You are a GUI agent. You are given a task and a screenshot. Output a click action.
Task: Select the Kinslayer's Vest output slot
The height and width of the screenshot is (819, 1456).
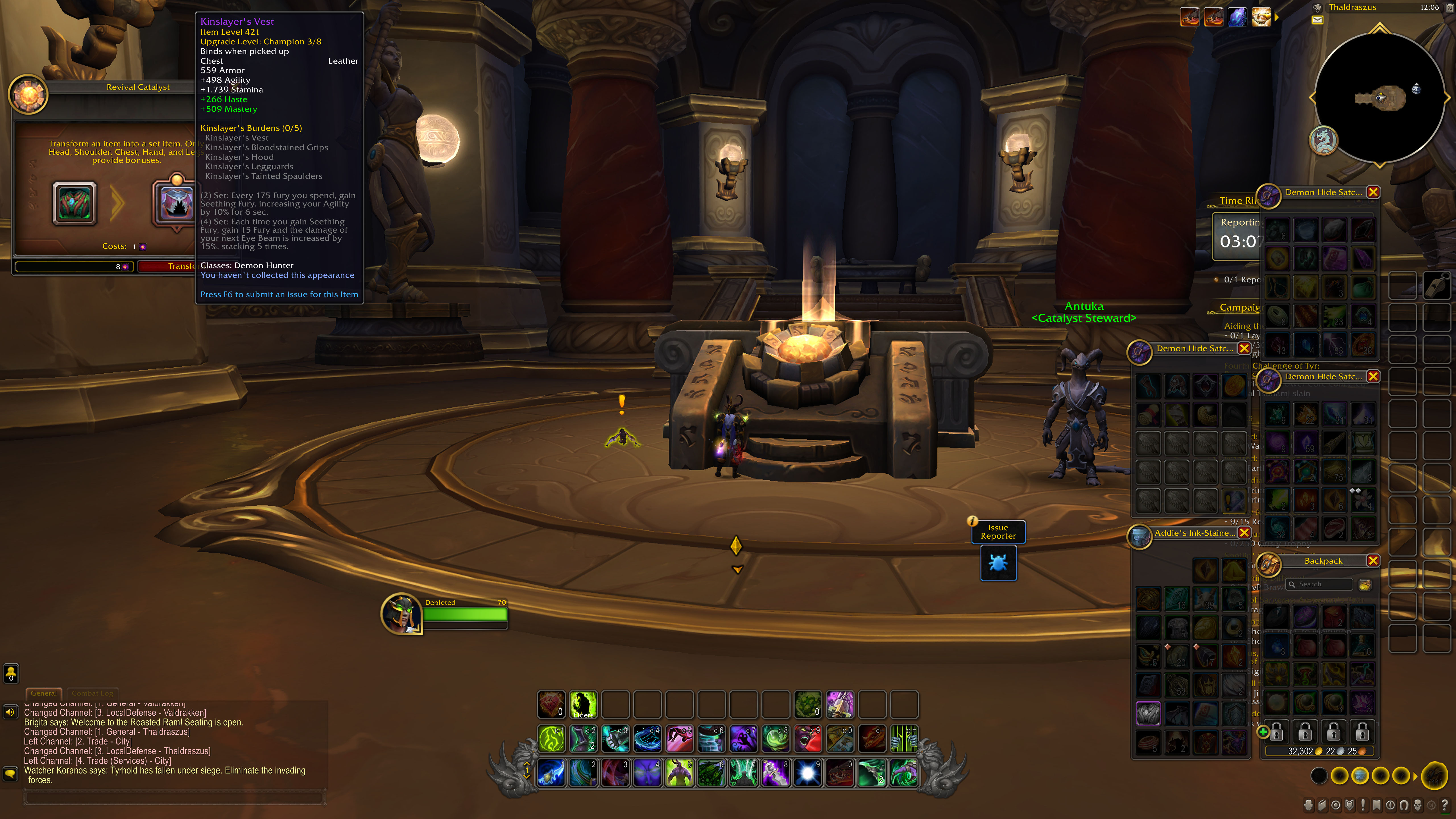click(176, 204)
